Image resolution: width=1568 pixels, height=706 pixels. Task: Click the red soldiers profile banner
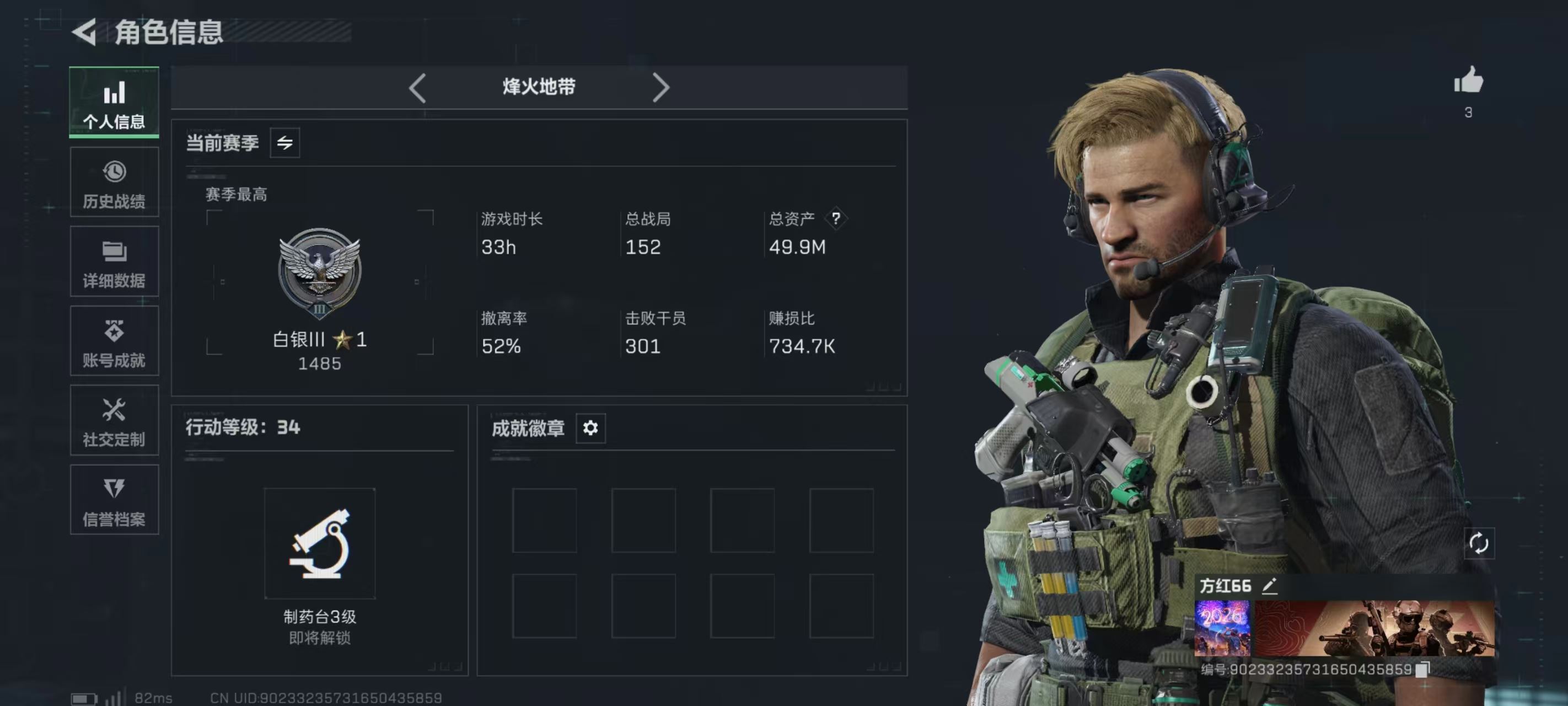point(1374,628)
